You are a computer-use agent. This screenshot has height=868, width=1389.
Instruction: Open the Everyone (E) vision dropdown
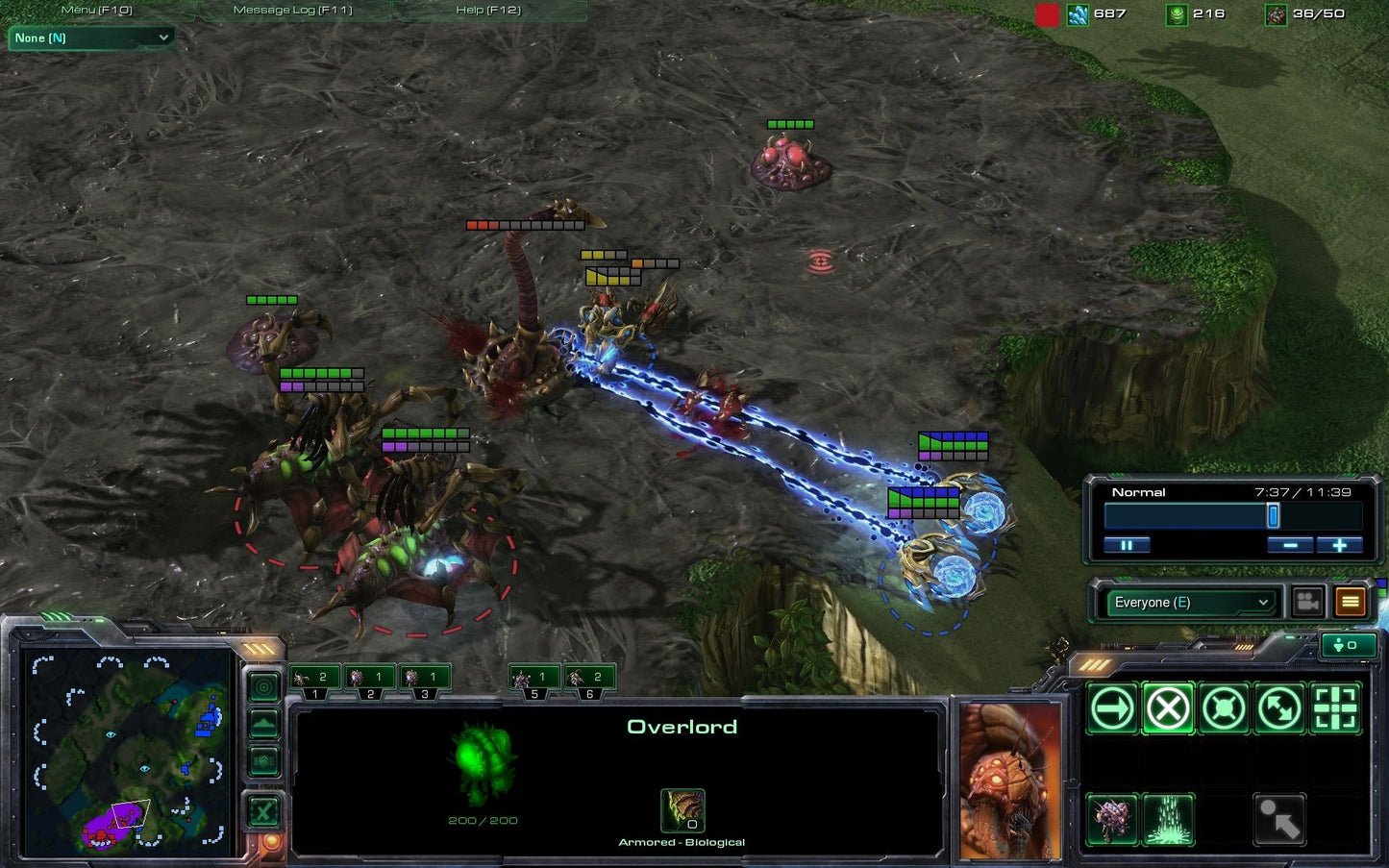pyautogui.click(x=1192, y=602)
